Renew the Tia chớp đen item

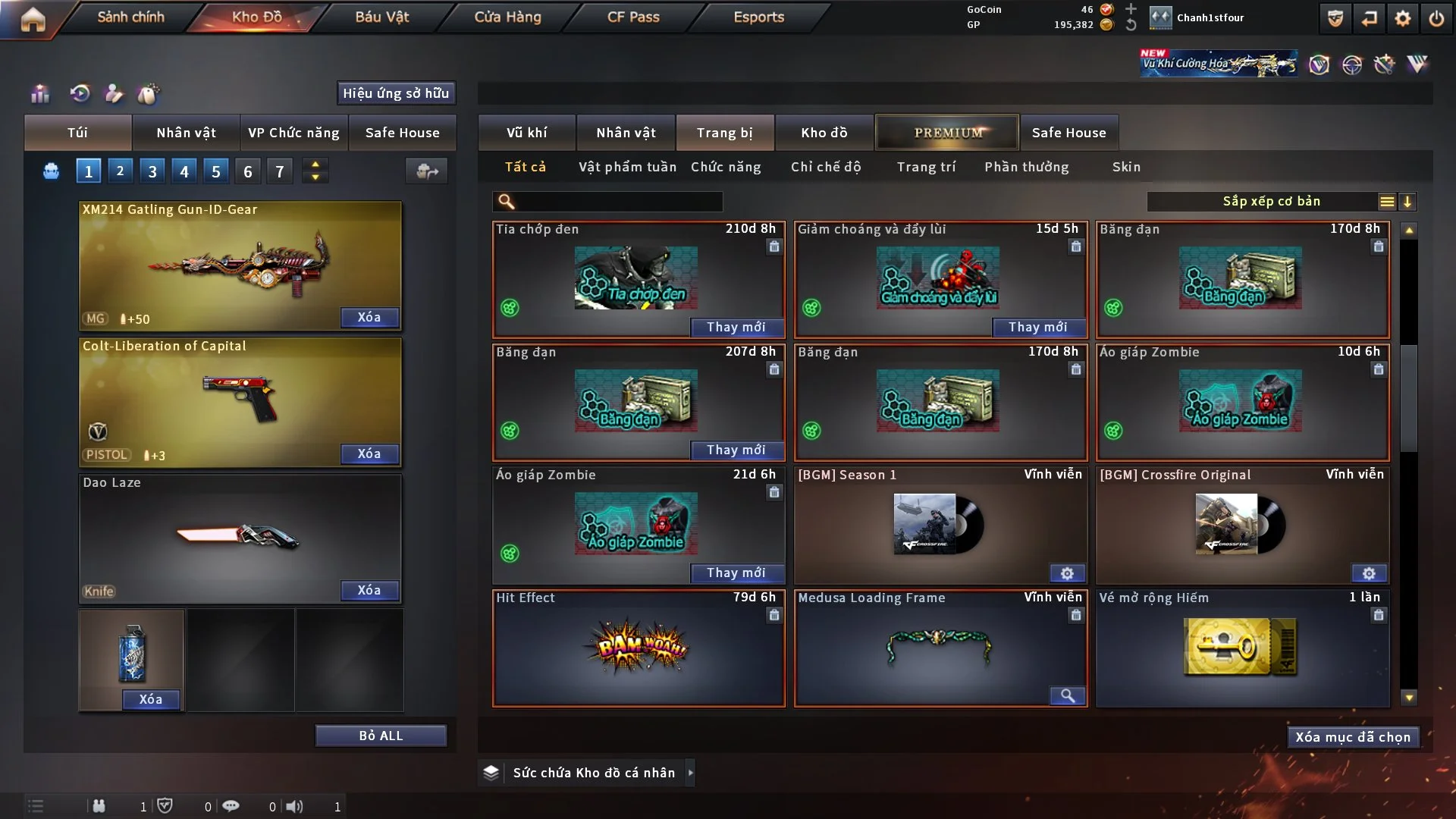(736, 327)
